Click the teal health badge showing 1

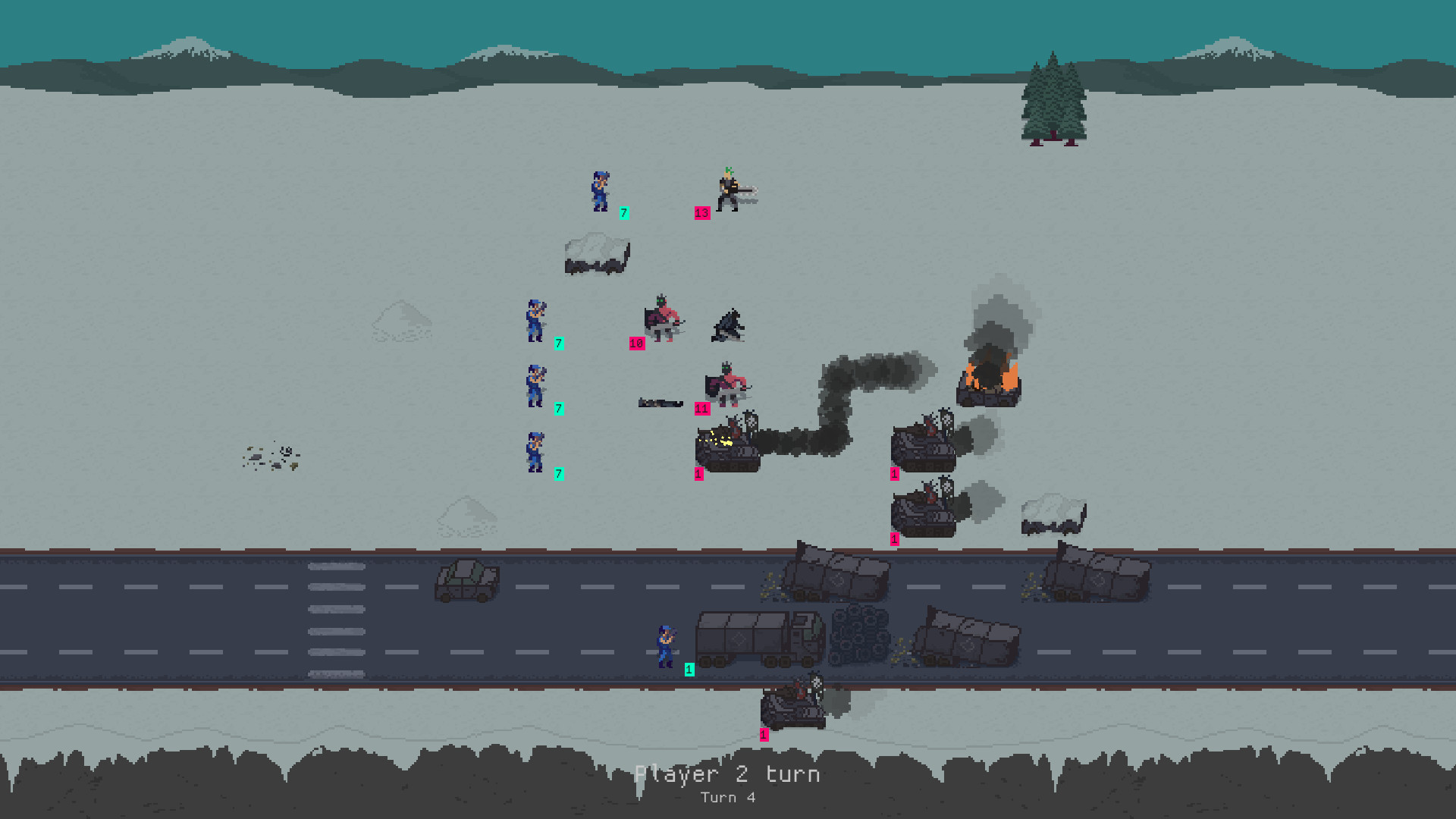[689, 670]
